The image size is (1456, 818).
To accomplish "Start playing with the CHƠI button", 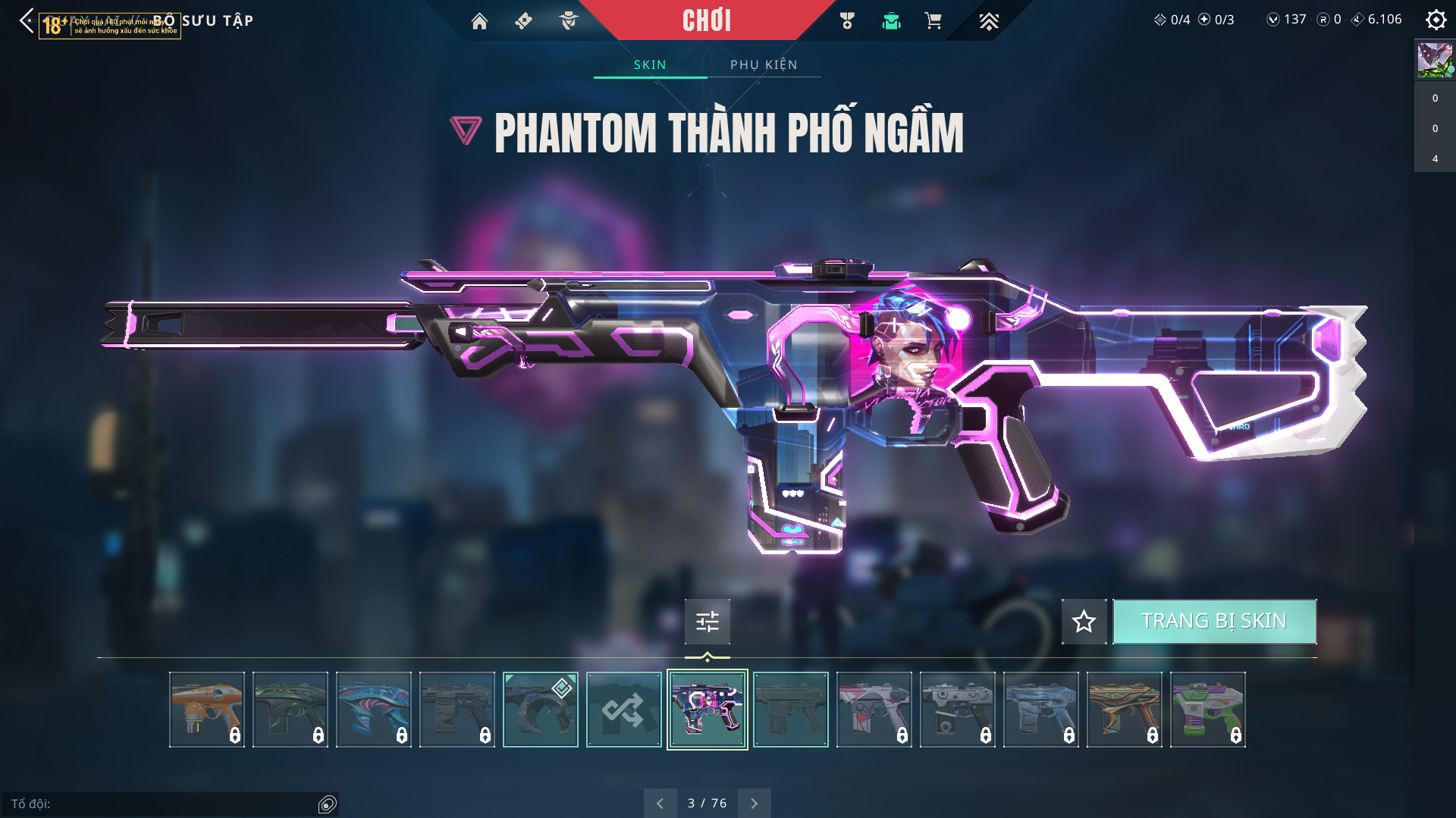I will coord(707,20).
